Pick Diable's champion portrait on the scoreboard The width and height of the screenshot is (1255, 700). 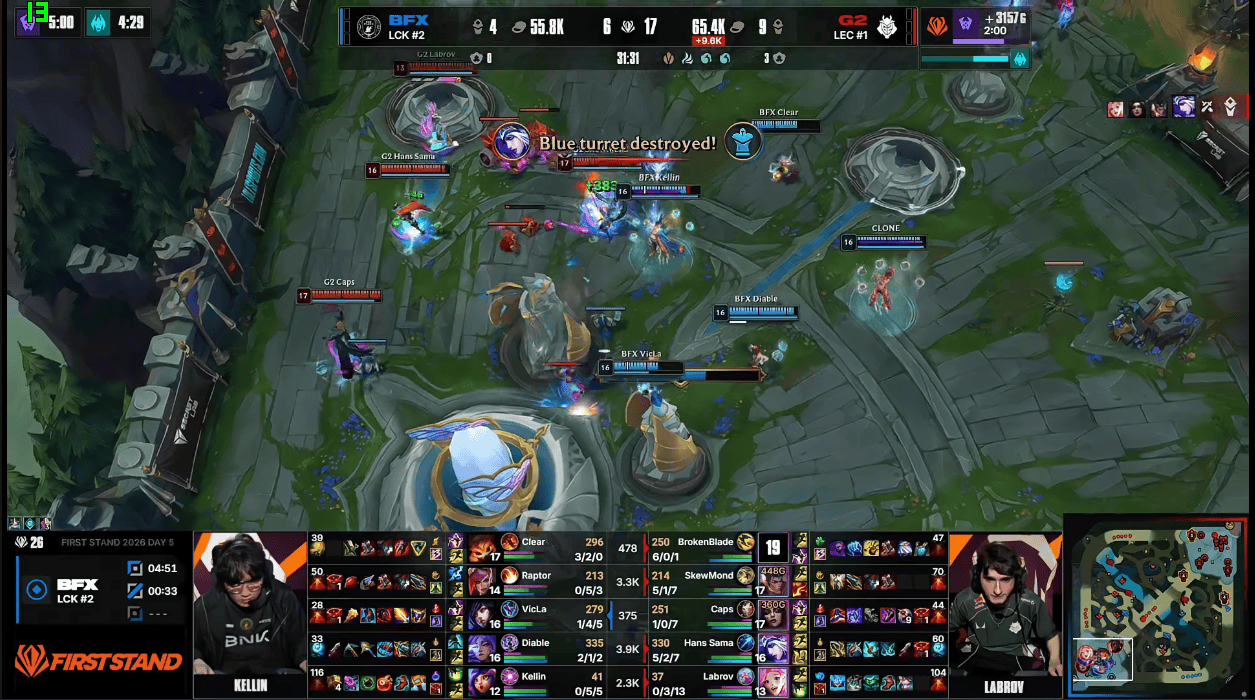coord(483,648)
